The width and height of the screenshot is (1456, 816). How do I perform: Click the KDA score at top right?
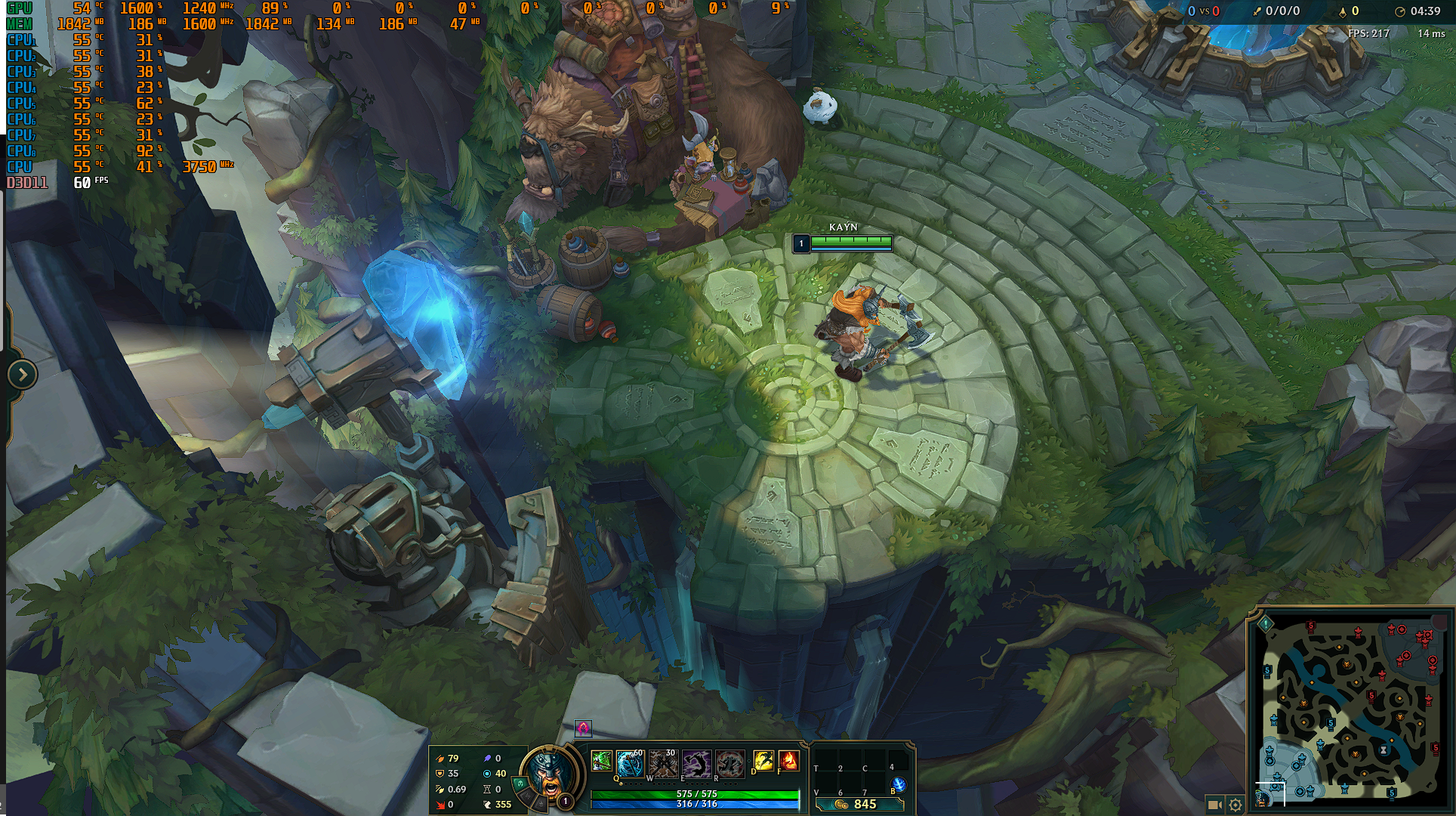[x=1276, y=11]
